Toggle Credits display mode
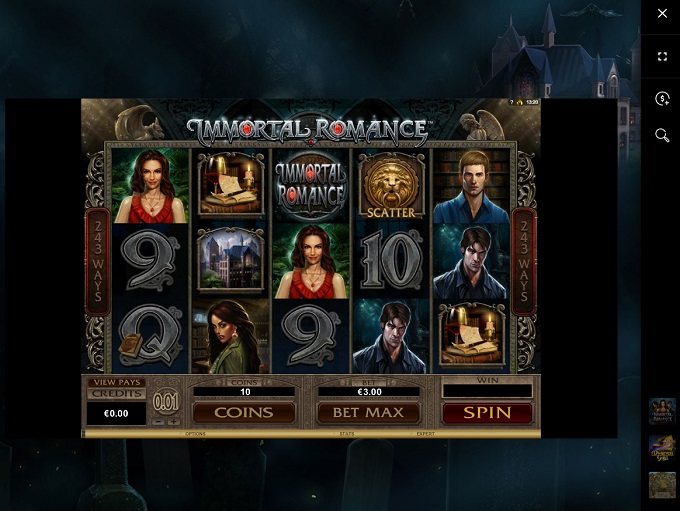 tap(116, 394)
